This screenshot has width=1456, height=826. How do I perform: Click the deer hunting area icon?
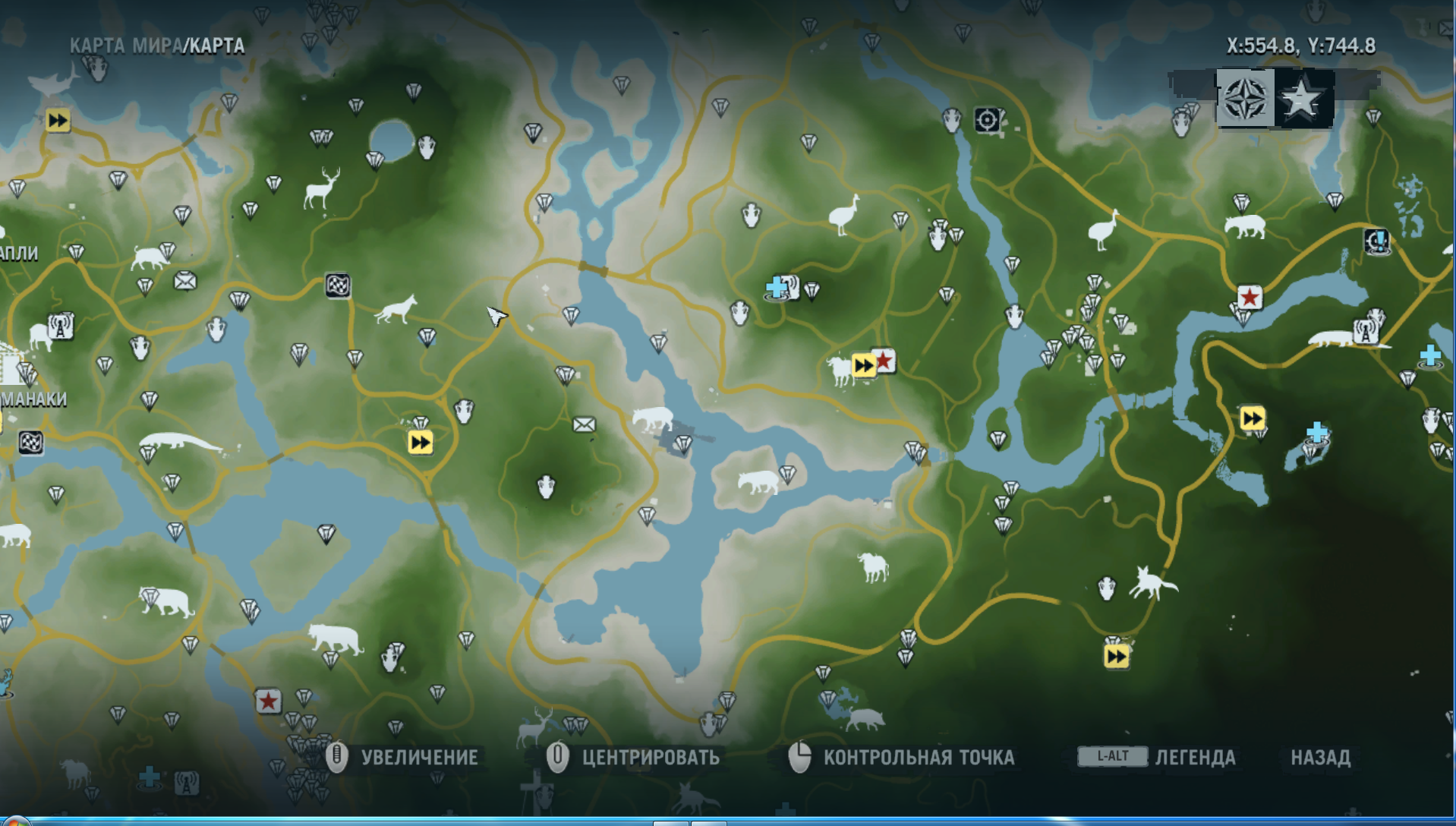tap(320, 188)
